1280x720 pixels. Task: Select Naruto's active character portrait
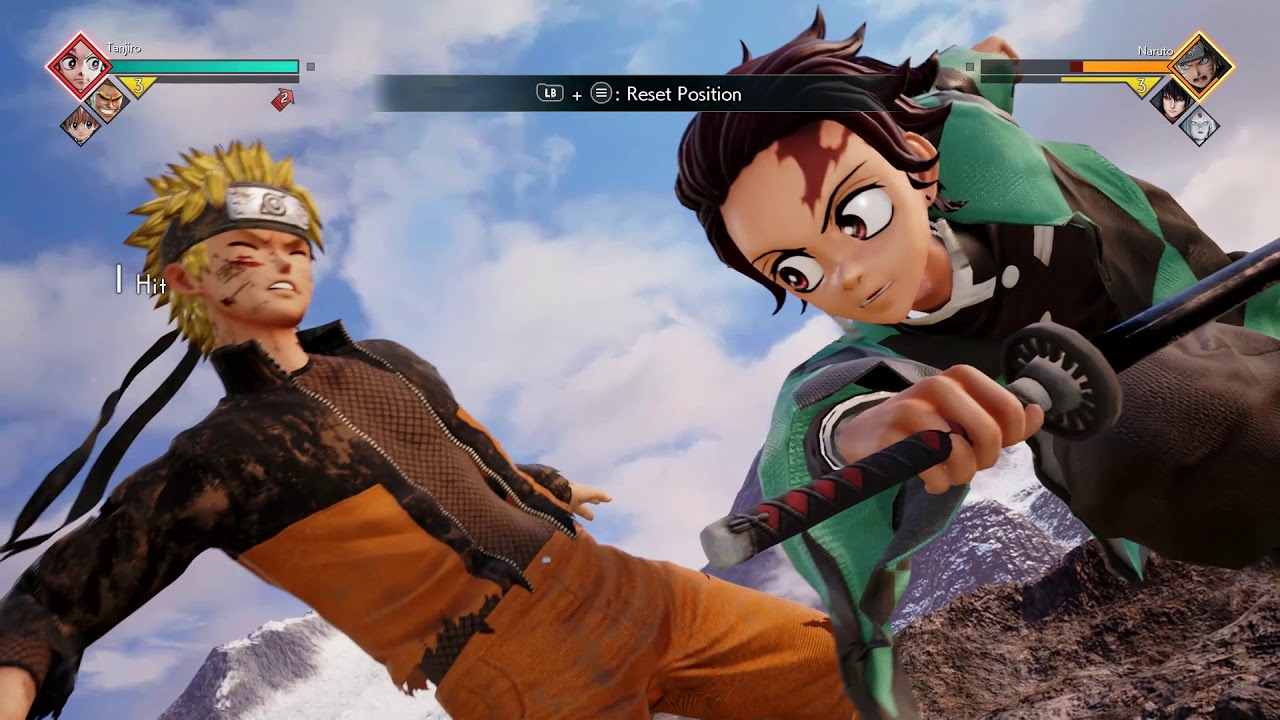pos(1200,65)
